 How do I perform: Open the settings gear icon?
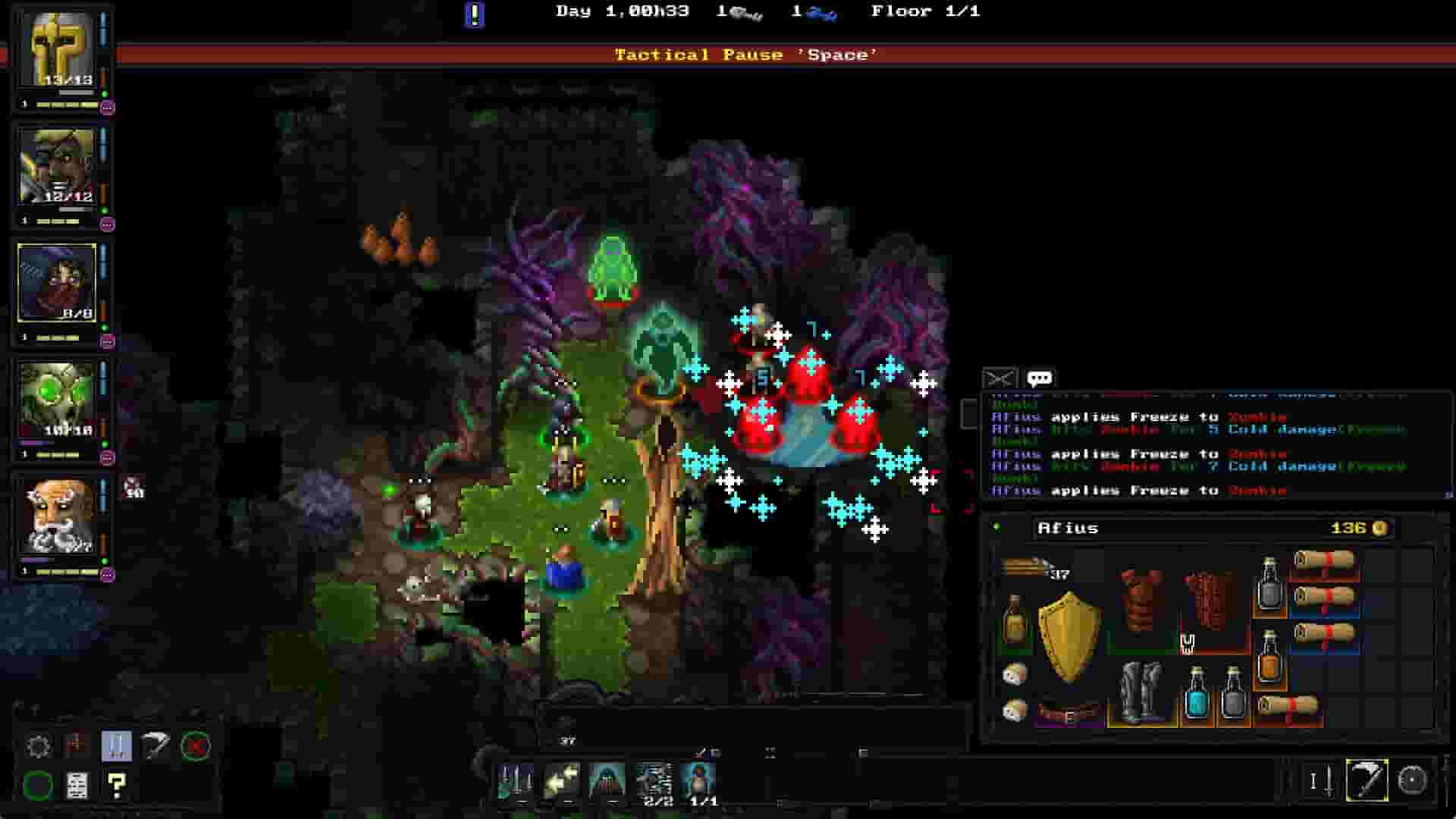[39, 747]
